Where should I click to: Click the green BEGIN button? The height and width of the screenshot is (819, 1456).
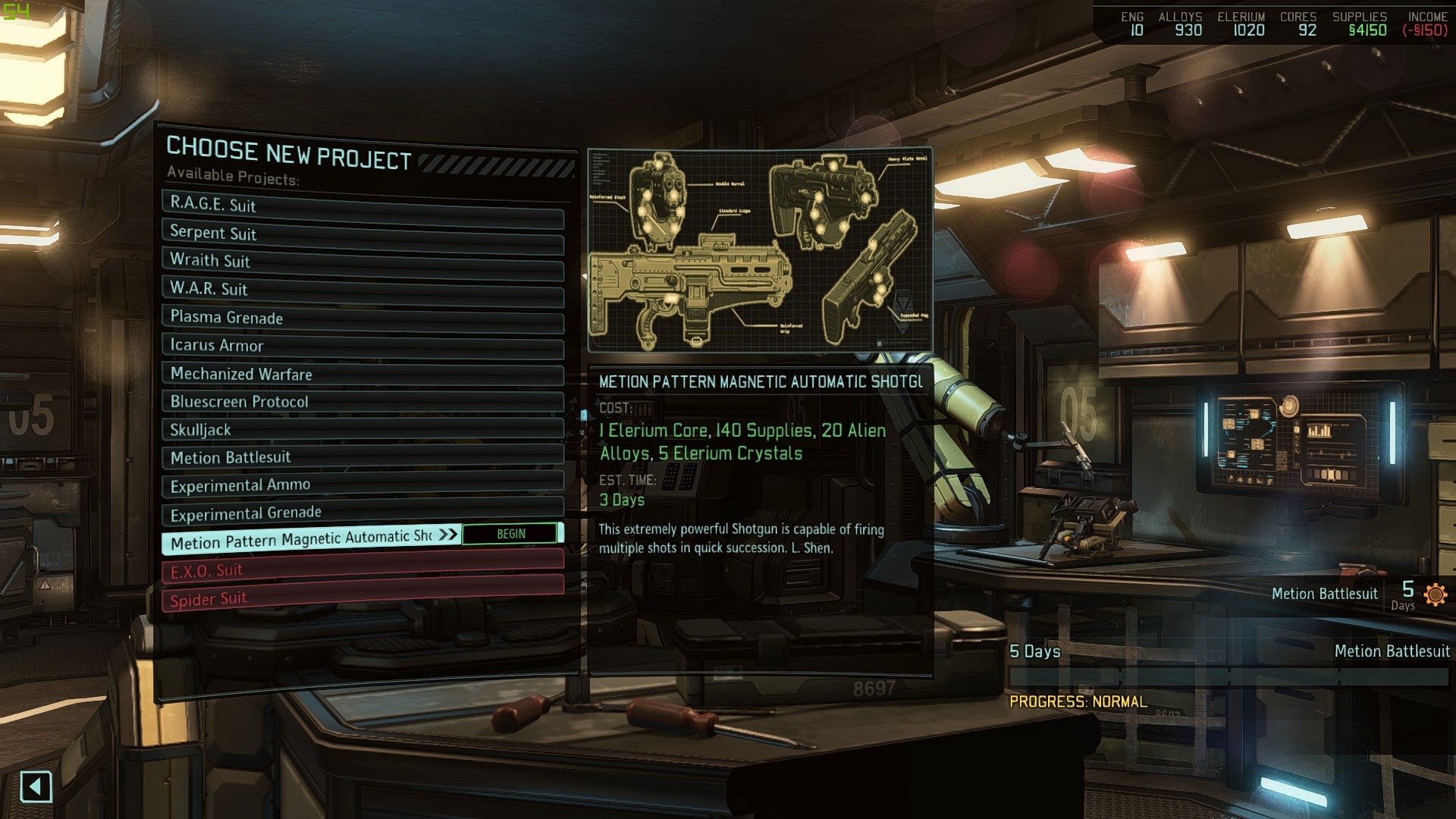coord(510,534)
